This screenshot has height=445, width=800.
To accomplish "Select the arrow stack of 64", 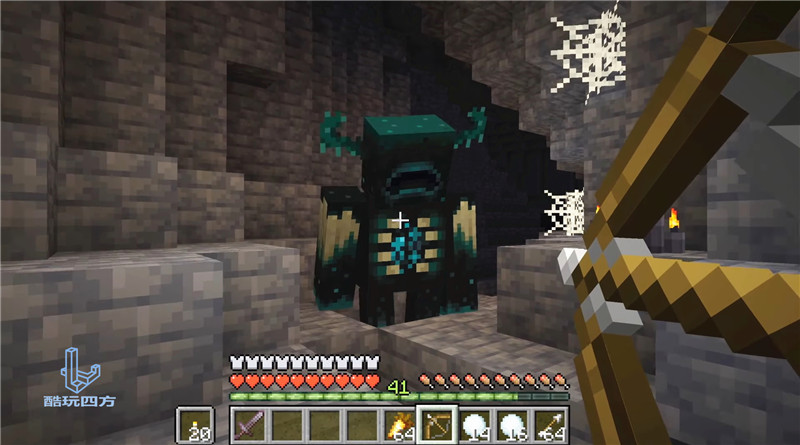I will (x=549, y=425).
